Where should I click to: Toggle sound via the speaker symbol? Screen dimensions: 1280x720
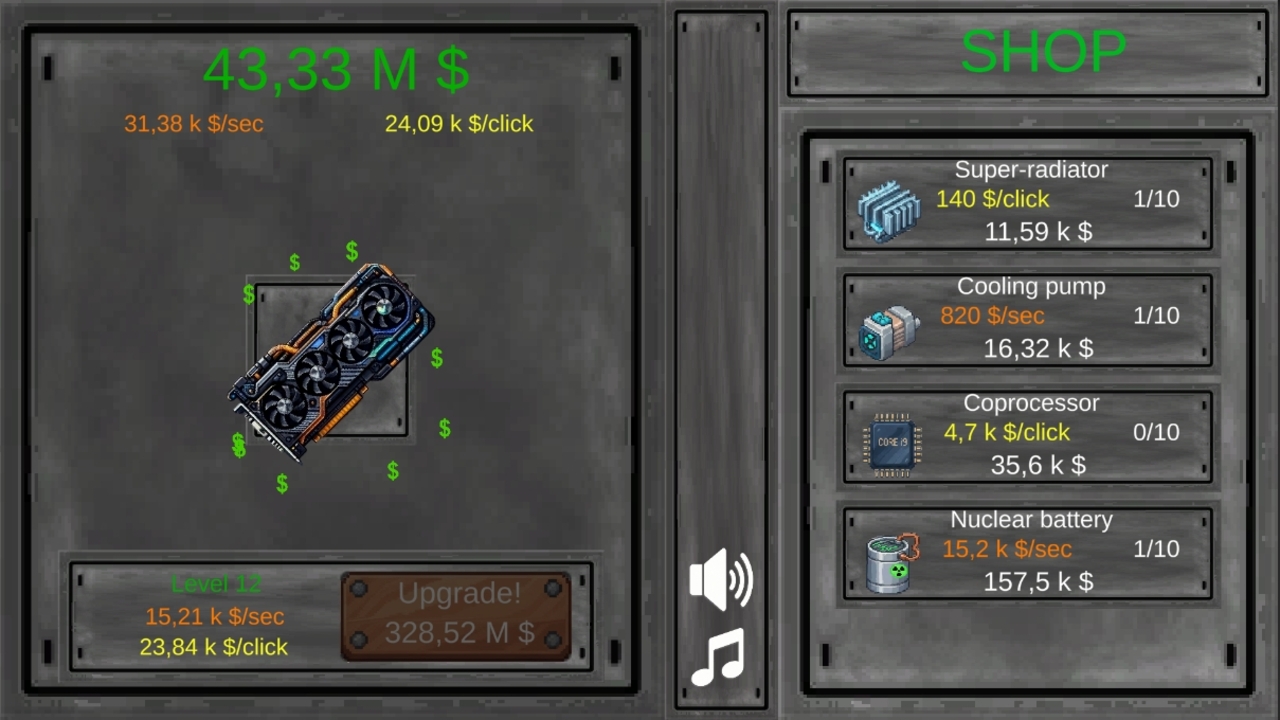[x=722, y=580]
